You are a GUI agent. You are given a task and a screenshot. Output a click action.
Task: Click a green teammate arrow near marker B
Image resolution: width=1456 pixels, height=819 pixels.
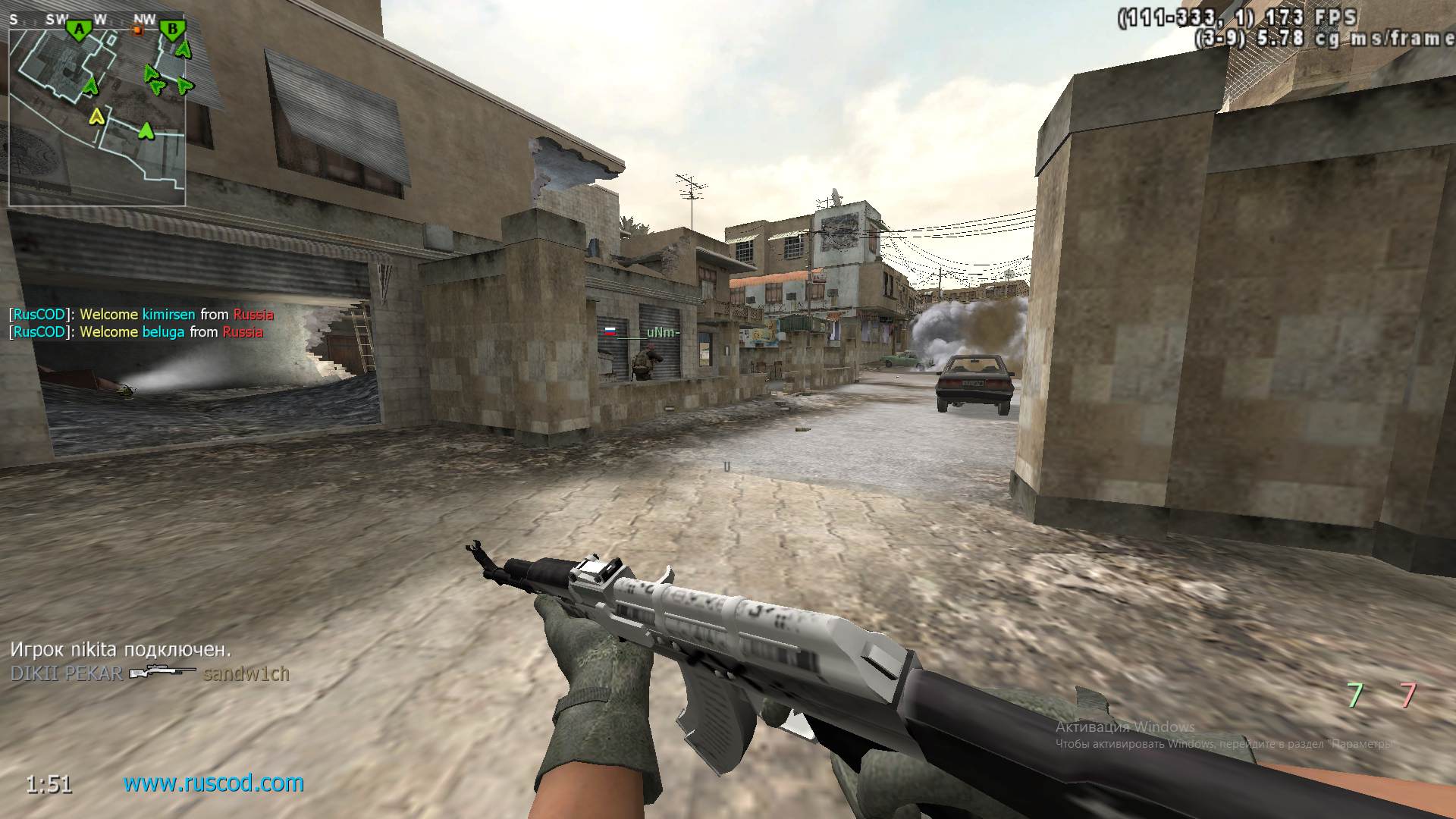[184, 50]
